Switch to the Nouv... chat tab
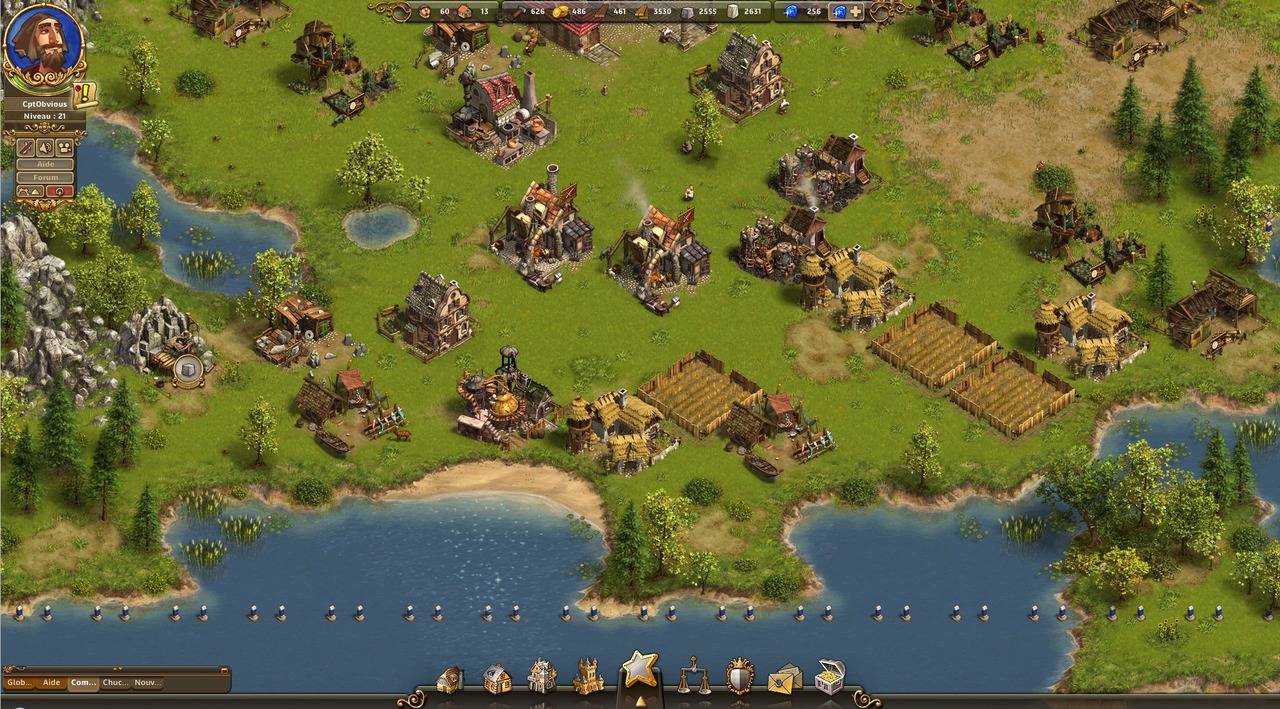Viewport: 1280px width, 709px height. click(x=147, y=683)
